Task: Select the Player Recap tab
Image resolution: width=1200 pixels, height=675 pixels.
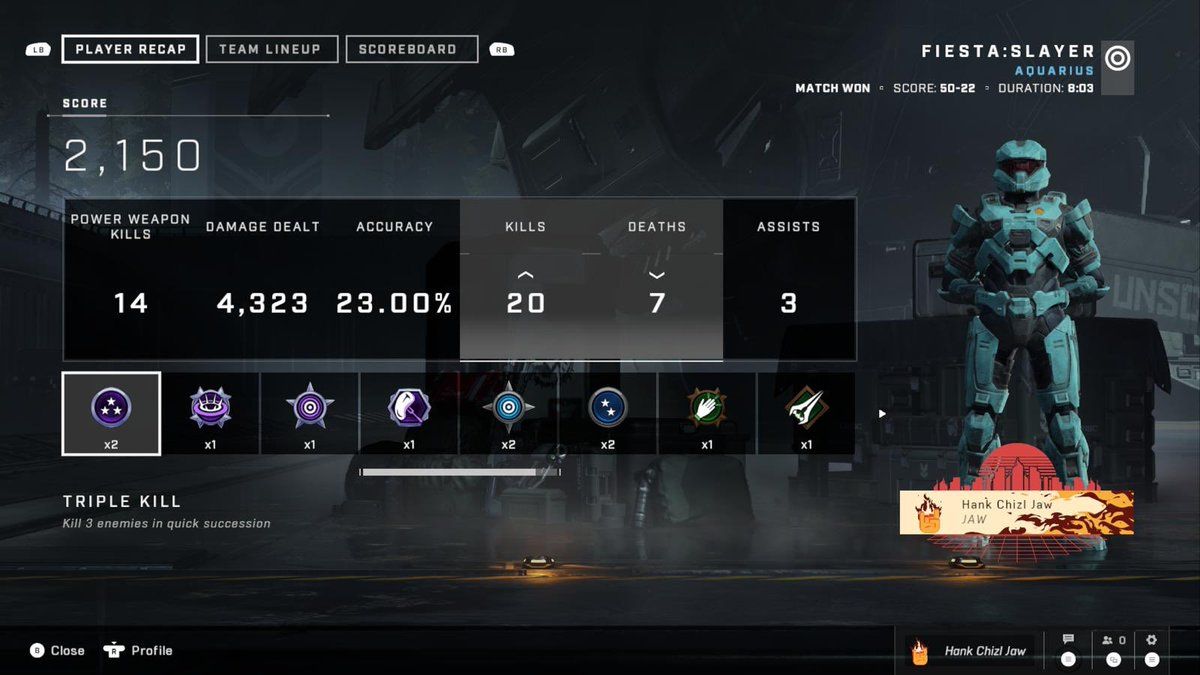Action: coord(130,49)
